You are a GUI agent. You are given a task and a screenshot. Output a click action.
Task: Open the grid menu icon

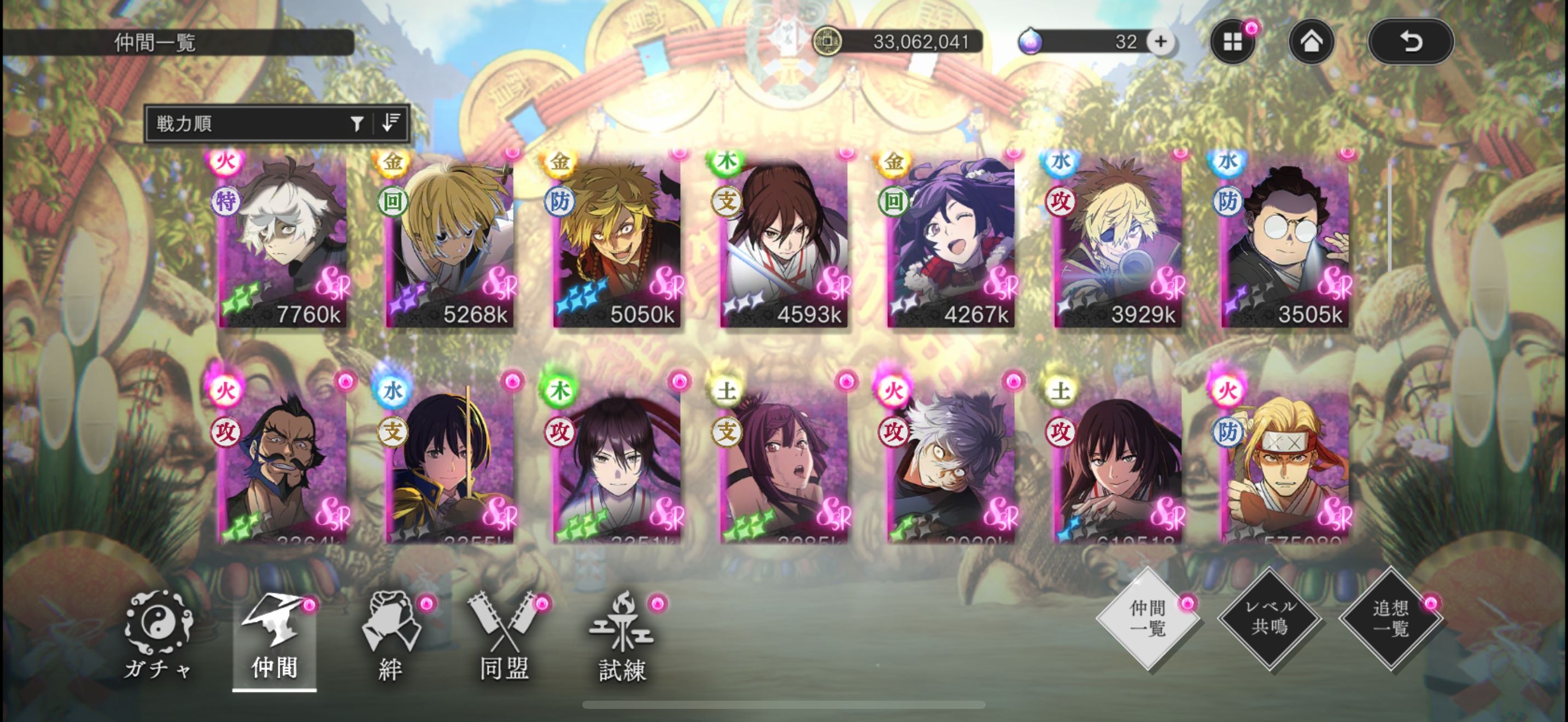(1233, 42)
